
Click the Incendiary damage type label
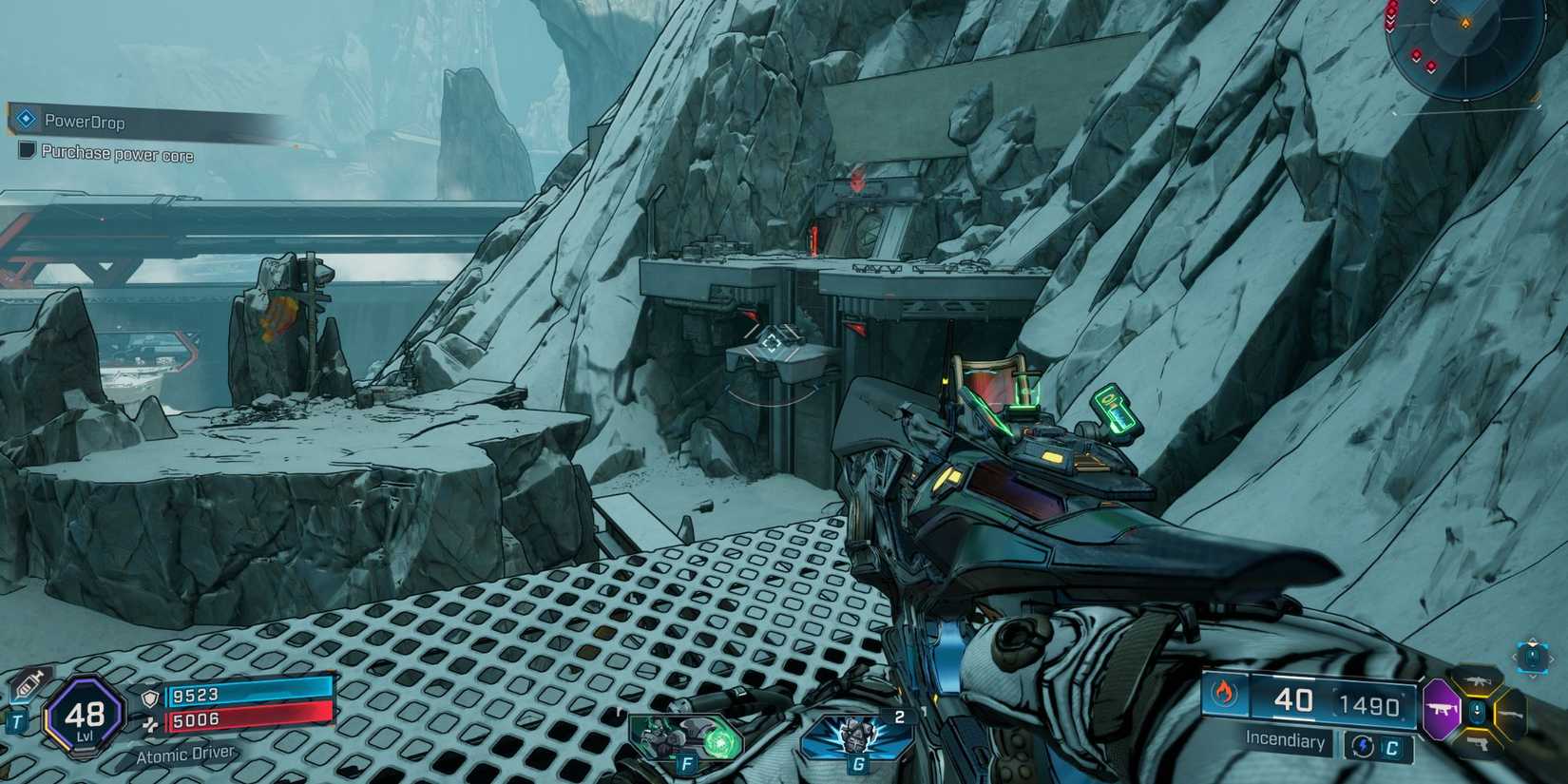point(1285,741)
